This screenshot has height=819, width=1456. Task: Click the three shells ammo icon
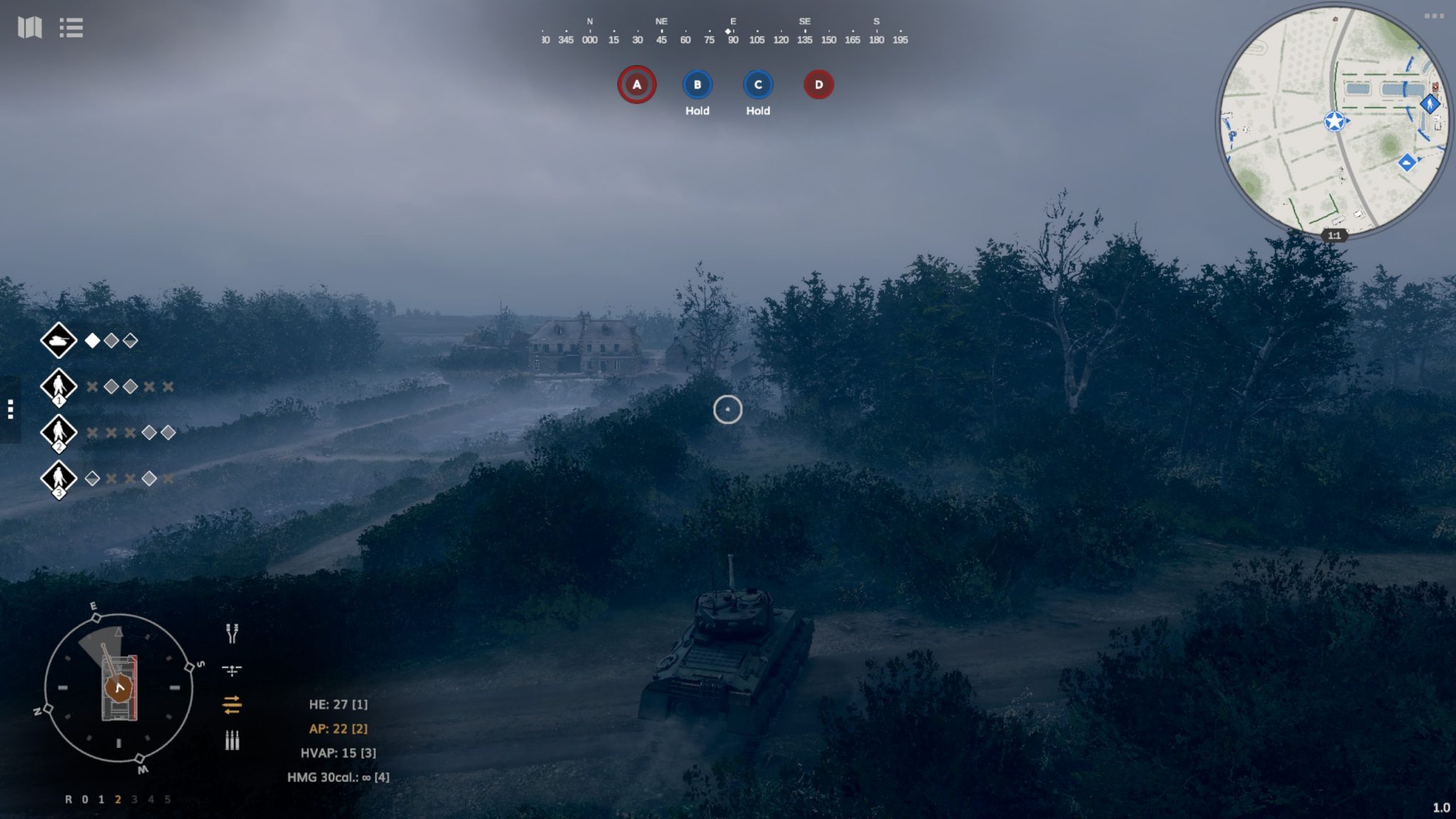[x=232, y=741]
